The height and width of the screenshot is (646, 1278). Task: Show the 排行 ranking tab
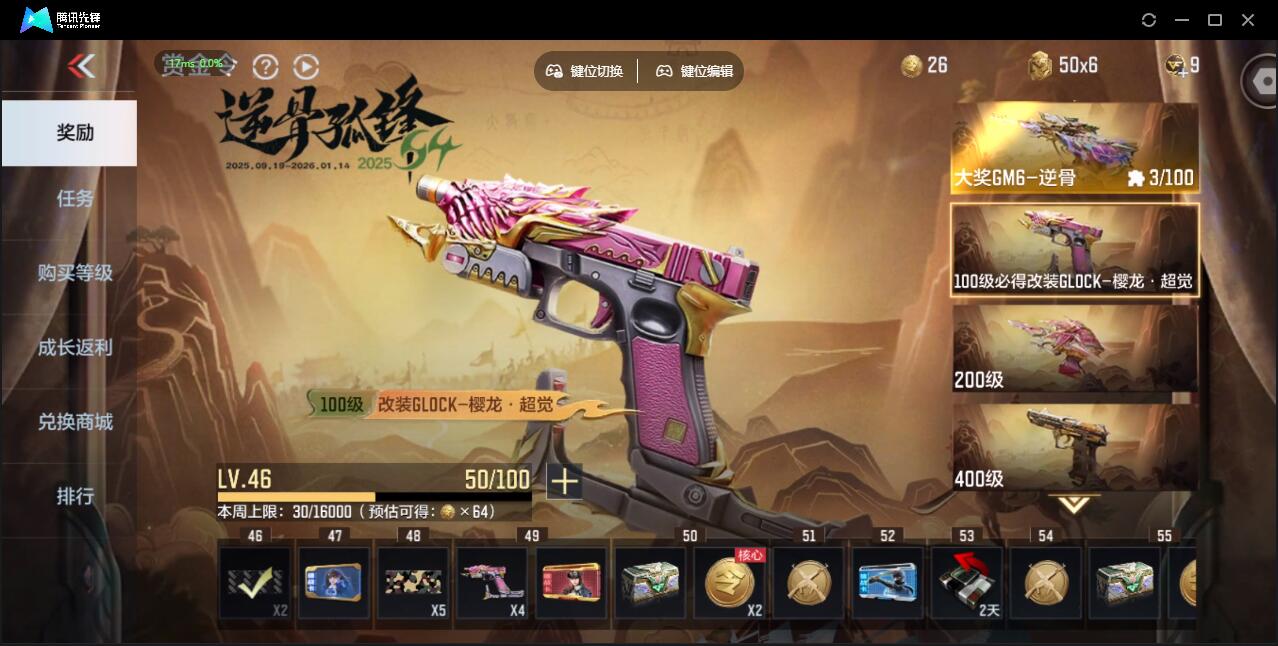(75, 496)
